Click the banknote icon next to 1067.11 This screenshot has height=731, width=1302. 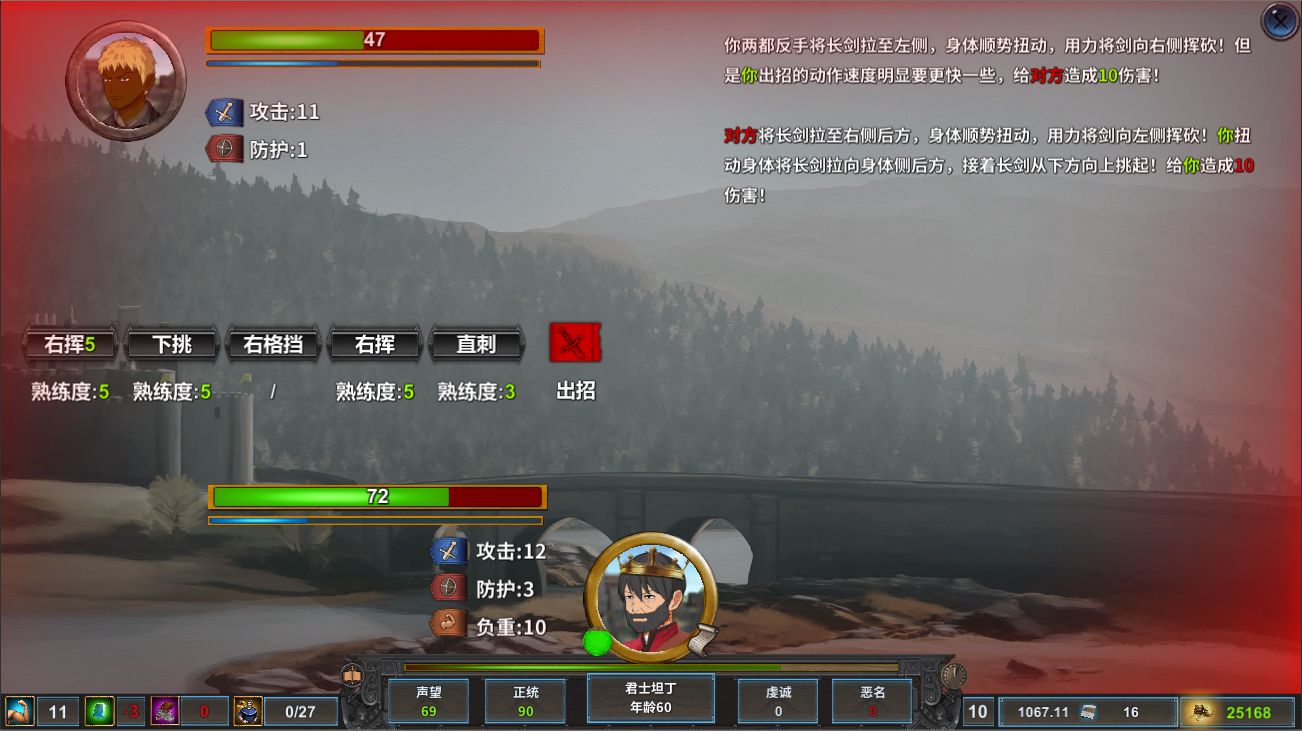point(1087,713)
